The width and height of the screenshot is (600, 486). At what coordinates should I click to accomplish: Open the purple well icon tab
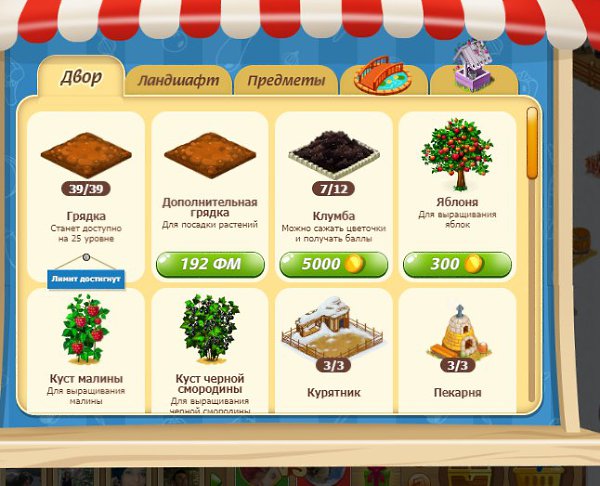point(475,72)
